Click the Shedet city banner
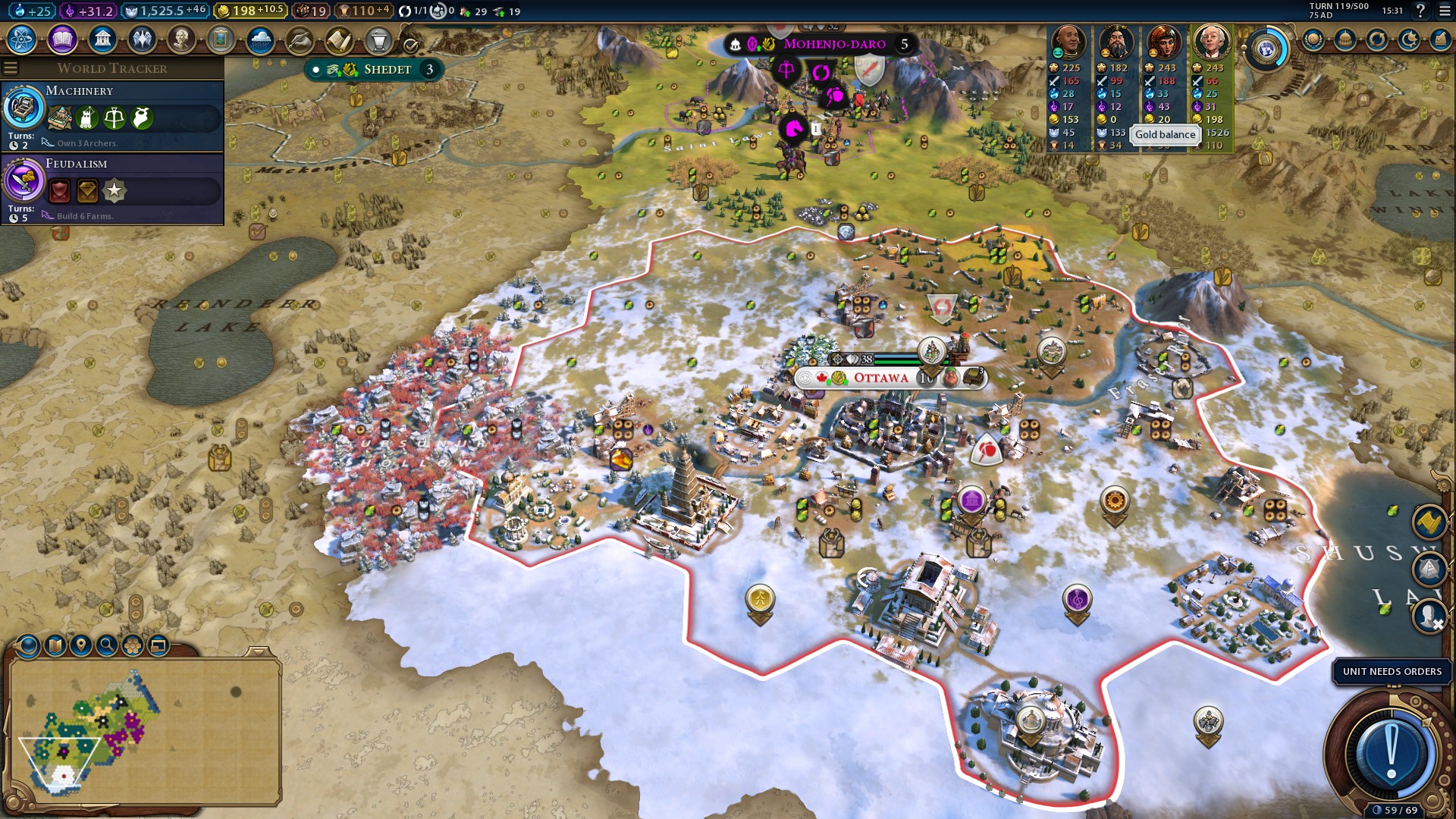The image size is (1456, 819). (x=387, y=70)
